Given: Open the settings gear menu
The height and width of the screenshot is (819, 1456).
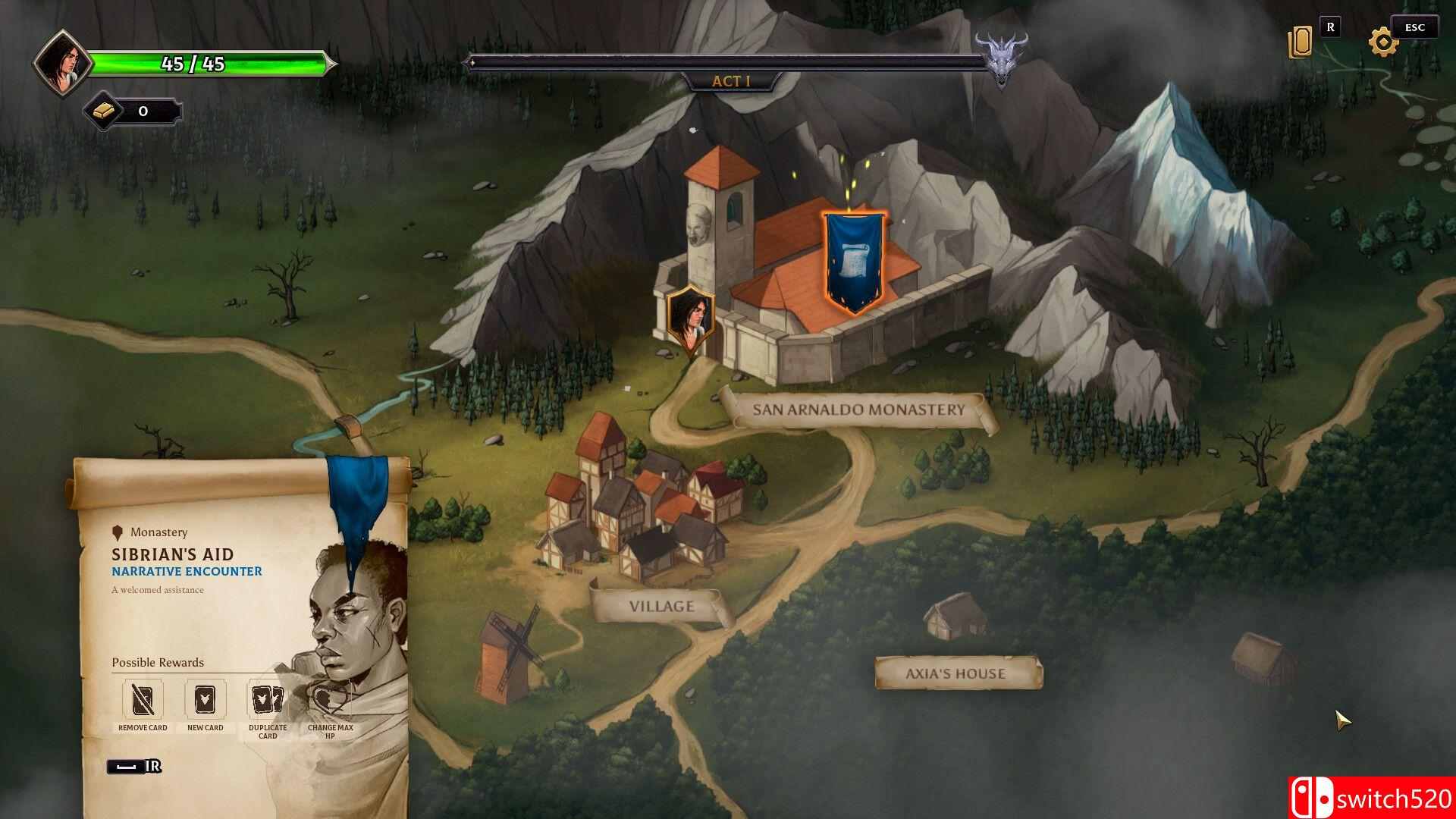Looking at the screenshot, I should point(1383,42).
